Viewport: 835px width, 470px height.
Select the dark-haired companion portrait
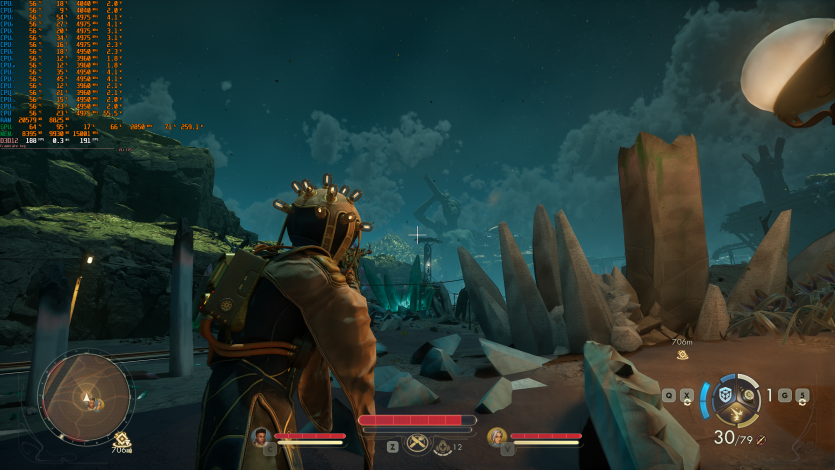pos(261,436)
